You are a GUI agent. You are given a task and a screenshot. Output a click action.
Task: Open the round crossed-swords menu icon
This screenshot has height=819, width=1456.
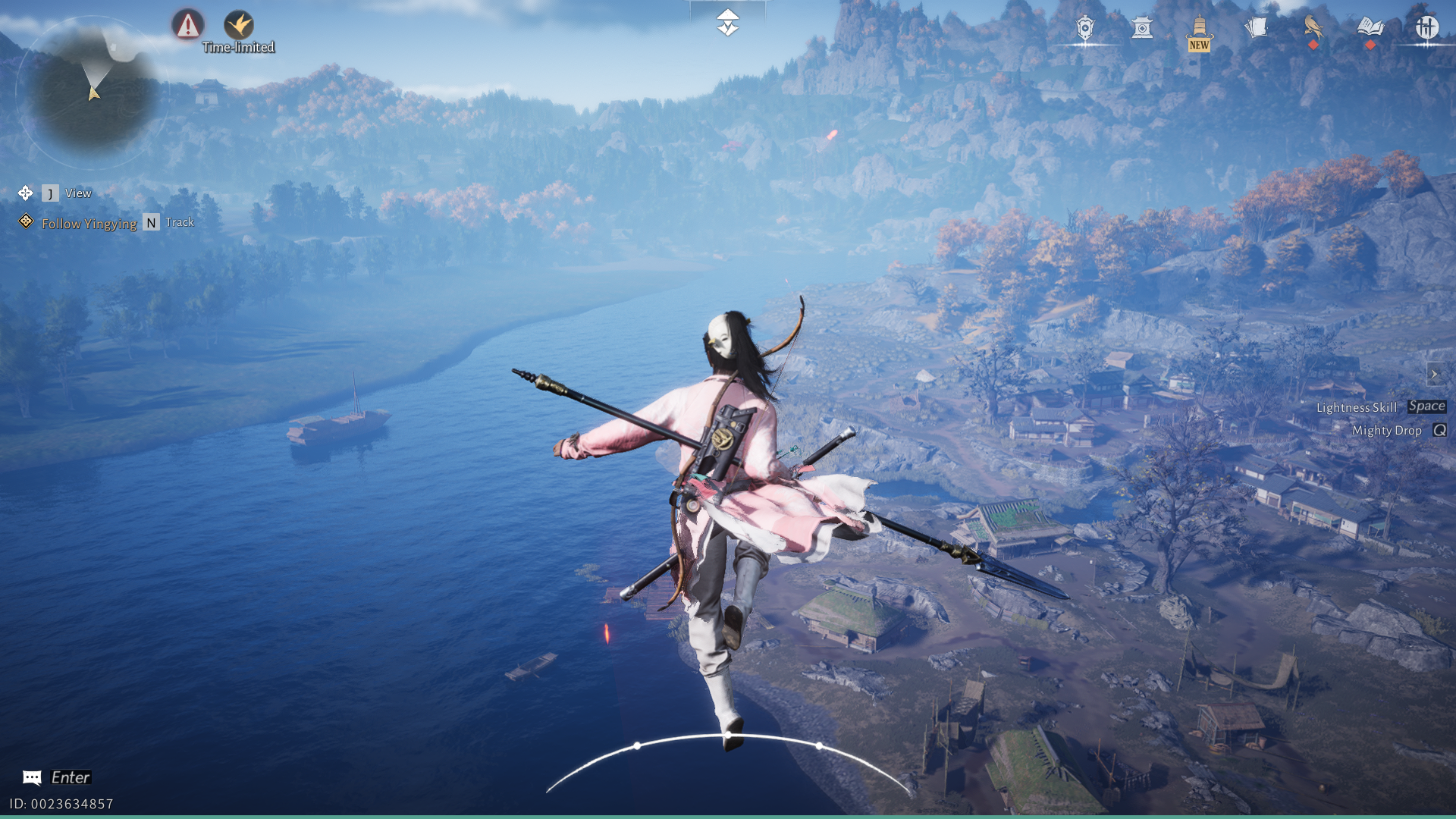(1426, 28)
